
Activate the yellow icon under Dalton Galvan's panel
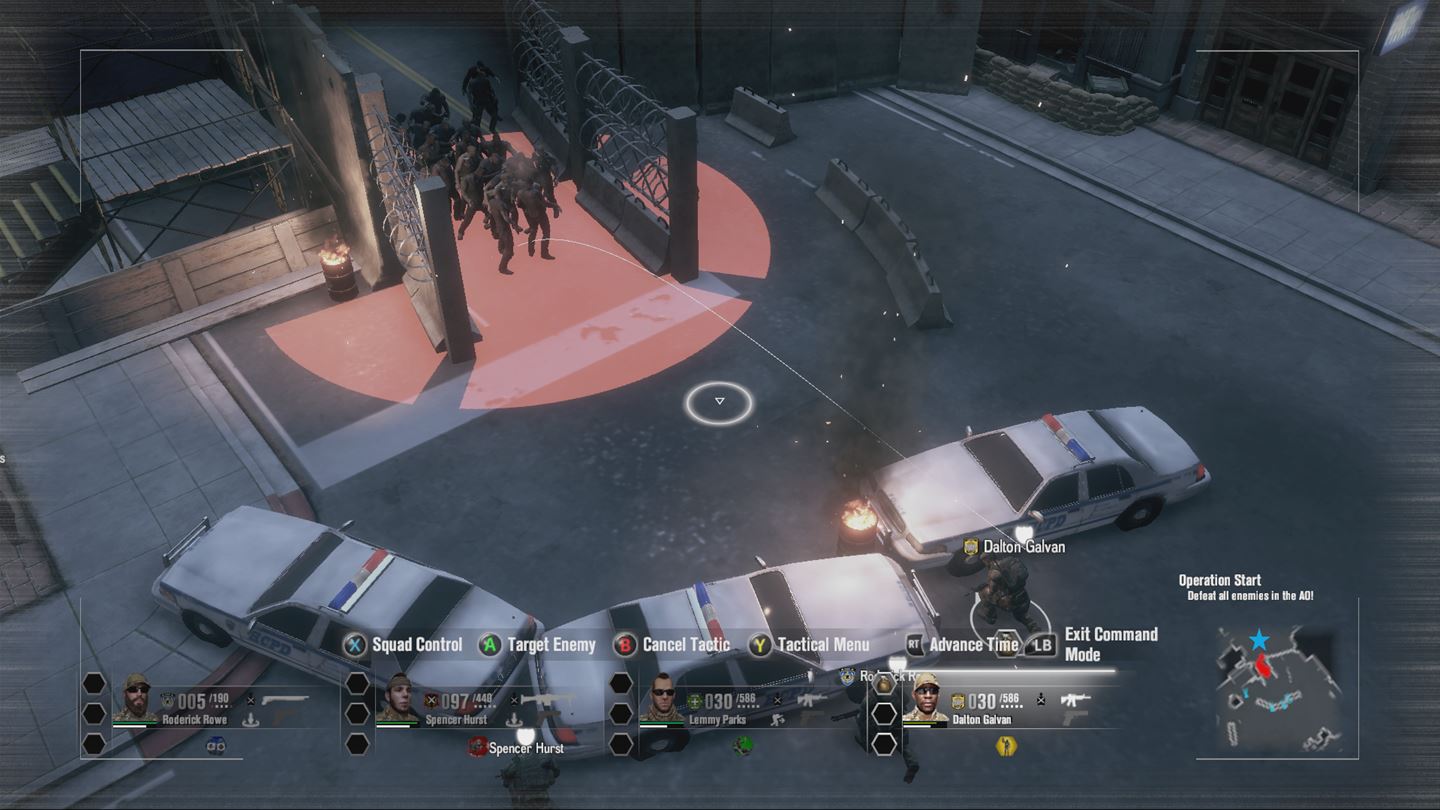click(x=1006, y=745)
